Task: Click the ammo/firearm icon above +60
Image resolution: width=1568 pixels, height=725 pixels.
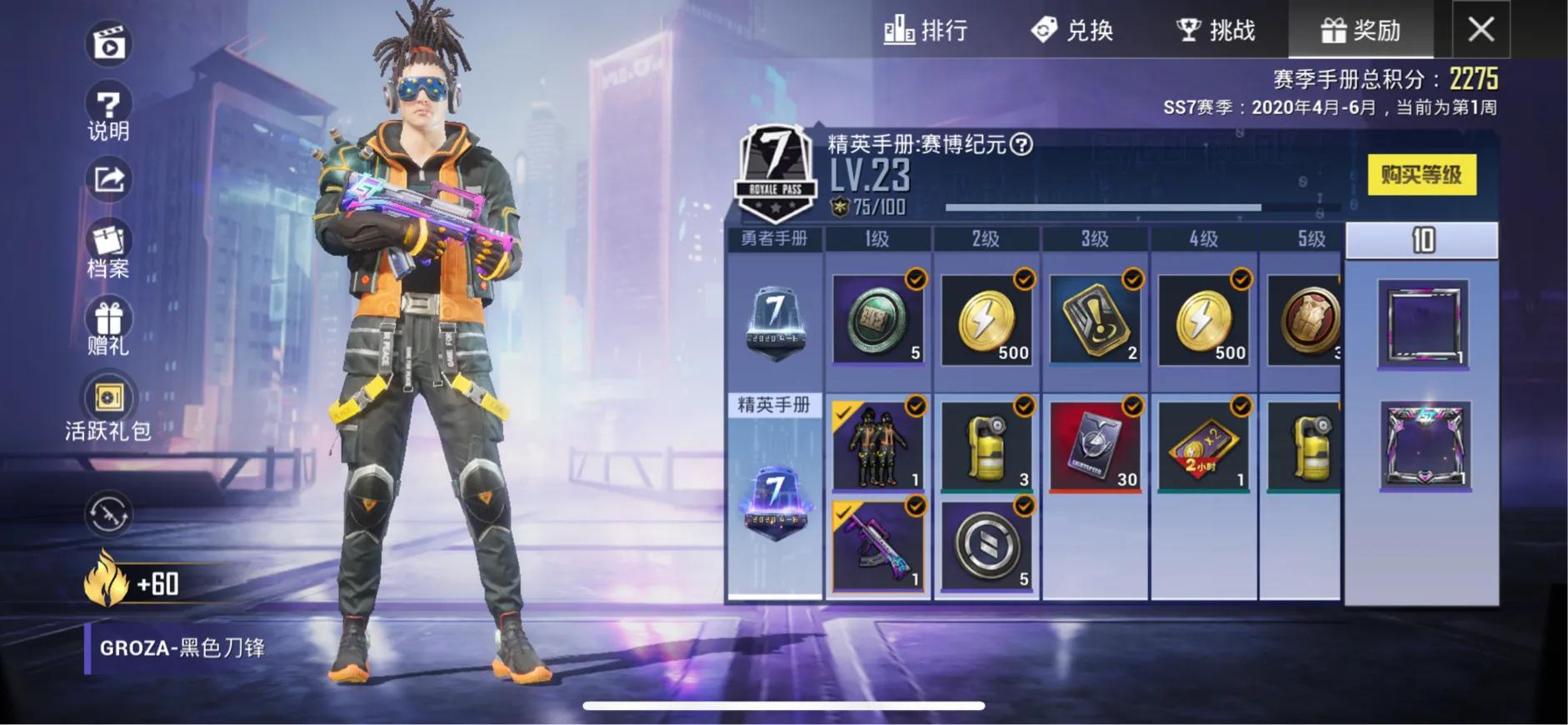Action: coord(109,515)
